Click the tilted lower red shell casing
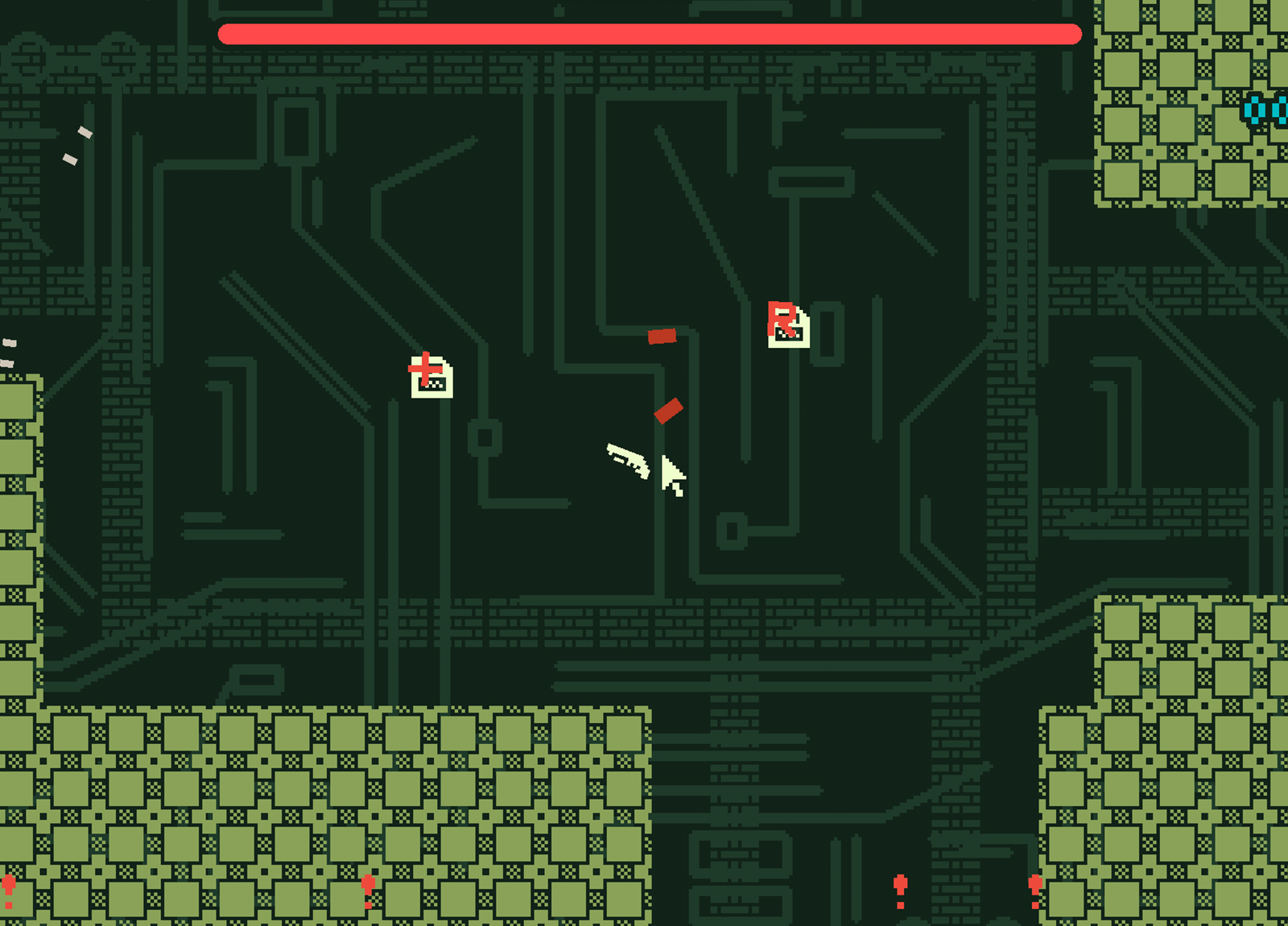The height and width of the screenshot is (926, 1288). 668,411
